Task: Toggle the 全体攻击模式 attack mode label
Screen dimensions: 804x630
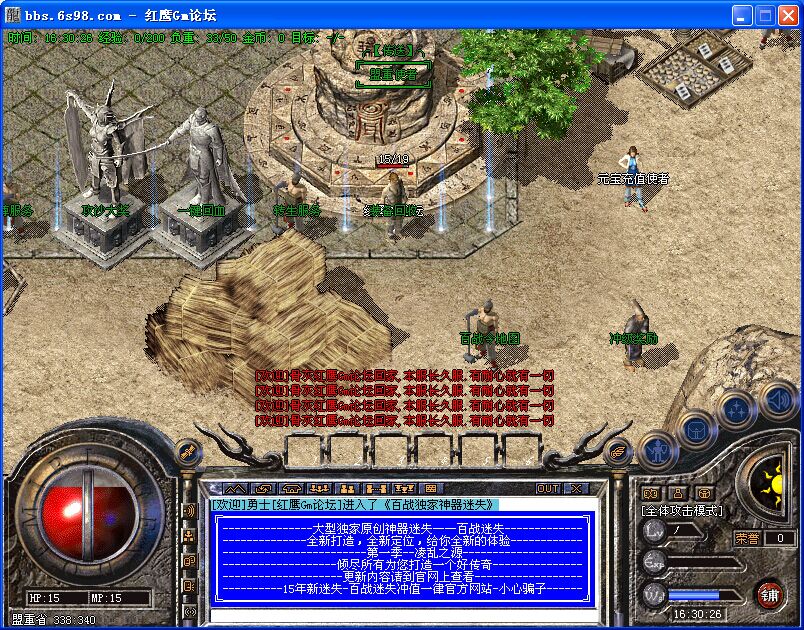Action: coord(681,510)
